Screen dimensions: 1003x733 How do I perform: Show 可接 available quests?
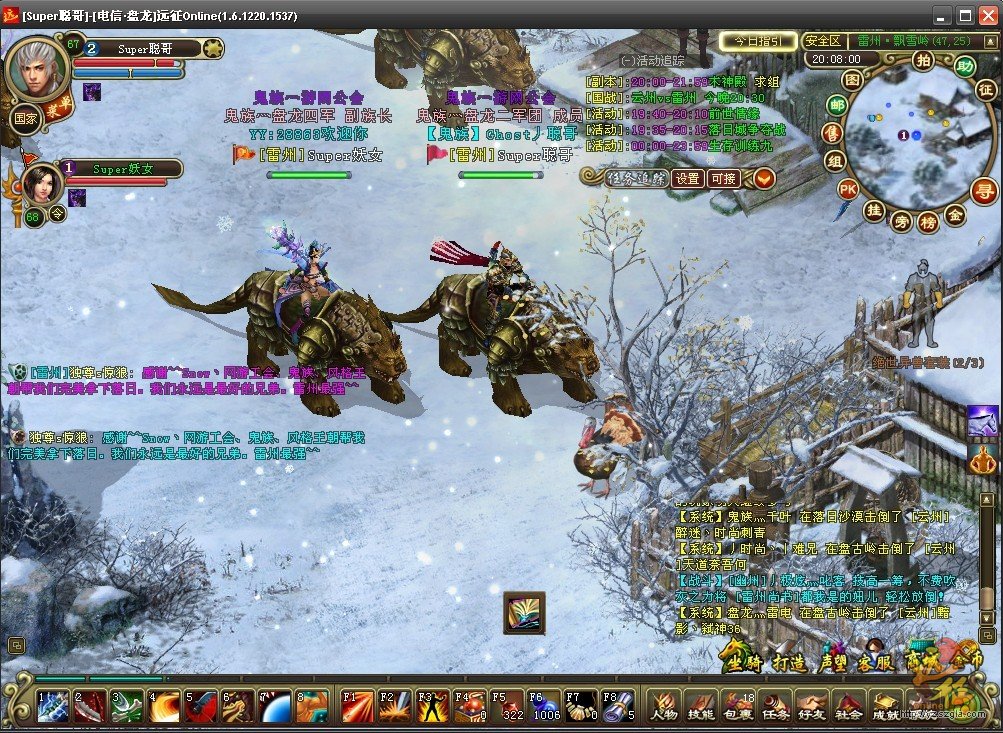tap(723, 178)
